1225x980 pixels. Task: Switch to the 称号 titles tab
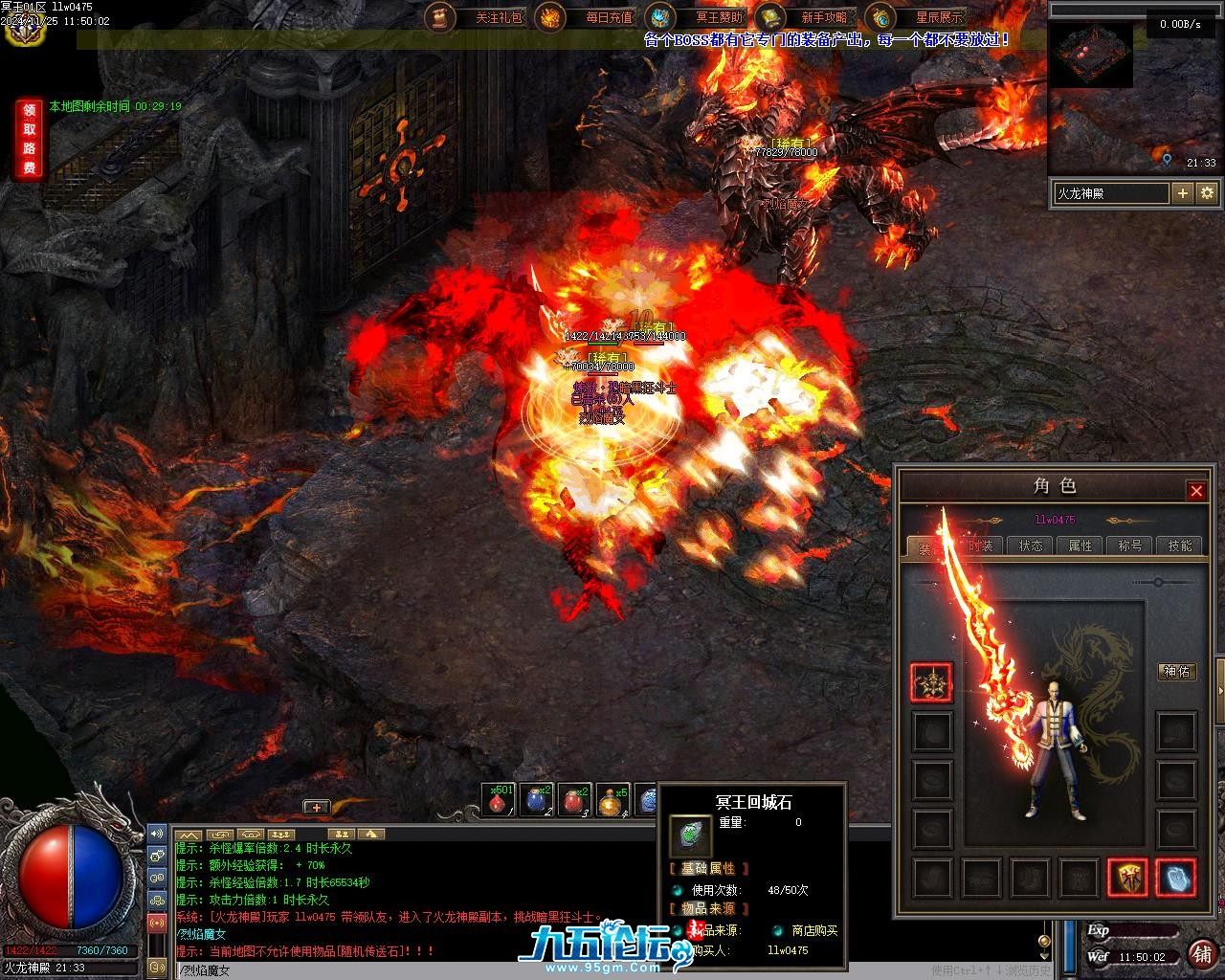(1130, 546)
